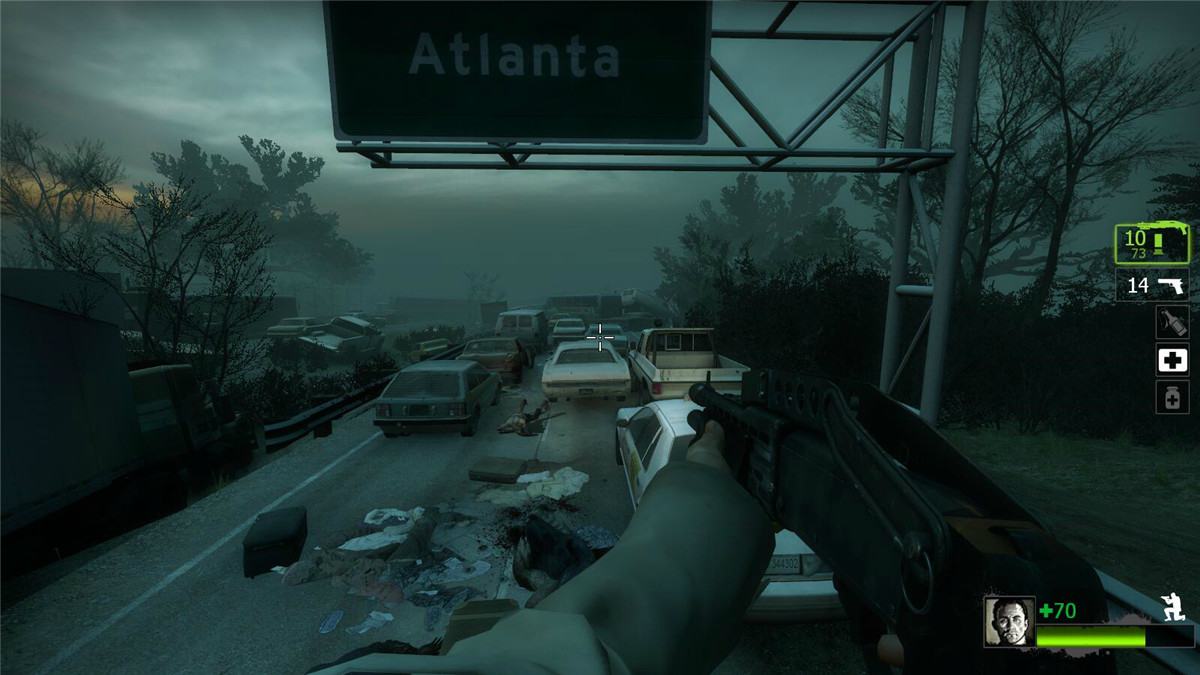1200x675 pixels.
Task: Click the survivor portrait
Action: point(1008,621)
